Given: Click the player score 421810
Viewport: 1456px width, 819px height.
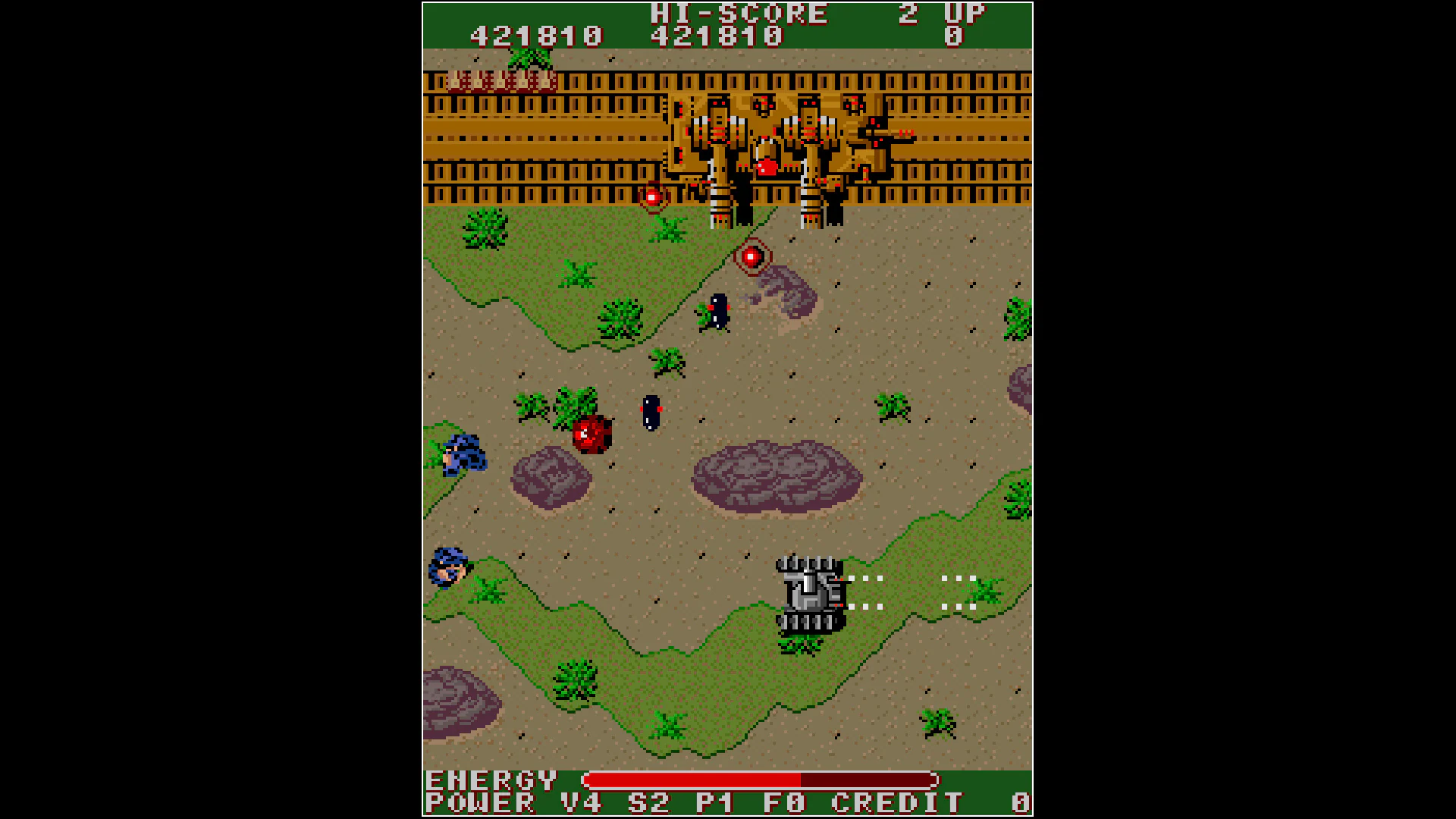Looking at the screenshot, I should click(535, 34).
